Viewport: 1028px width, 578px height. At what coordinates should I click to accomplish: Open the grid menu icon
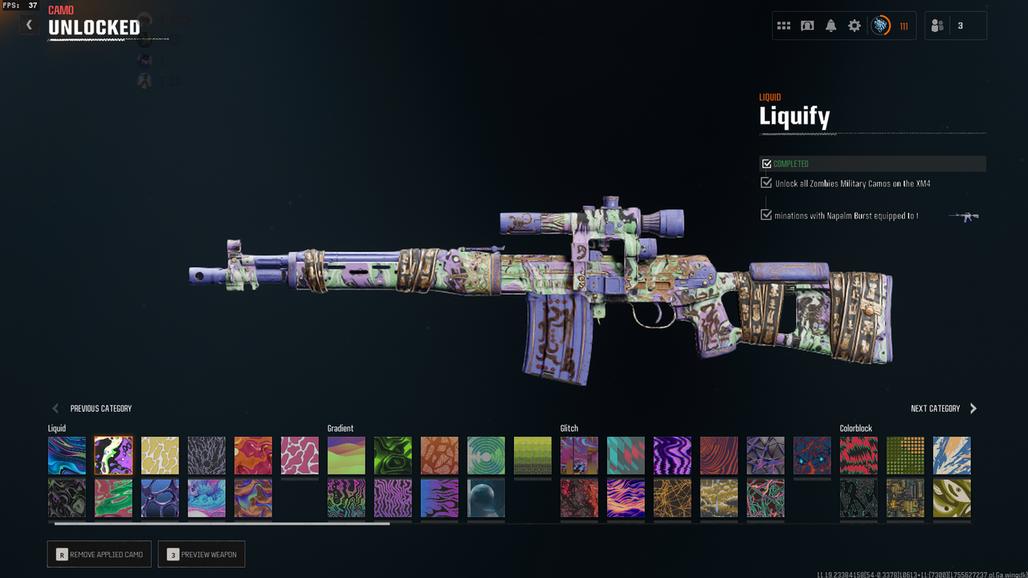click(784, 26)
